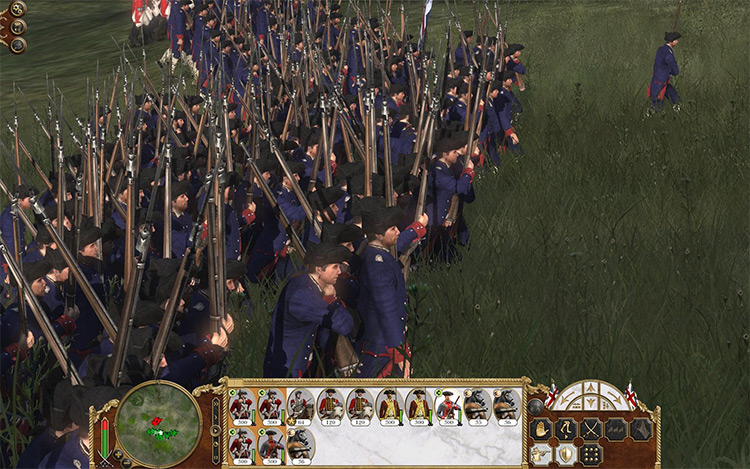This screenshot has width=750, height=469.
Task: Toggle guard mode shield button
Action: tap(566, 453)
